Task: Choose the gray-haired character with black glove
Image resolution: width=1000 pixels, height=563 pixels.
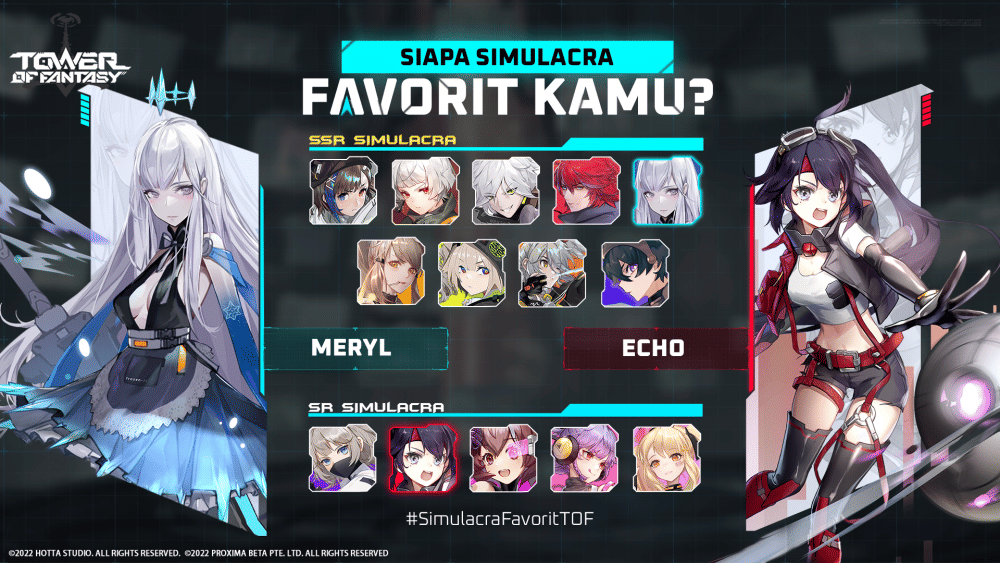Action: tap(546, 272)
